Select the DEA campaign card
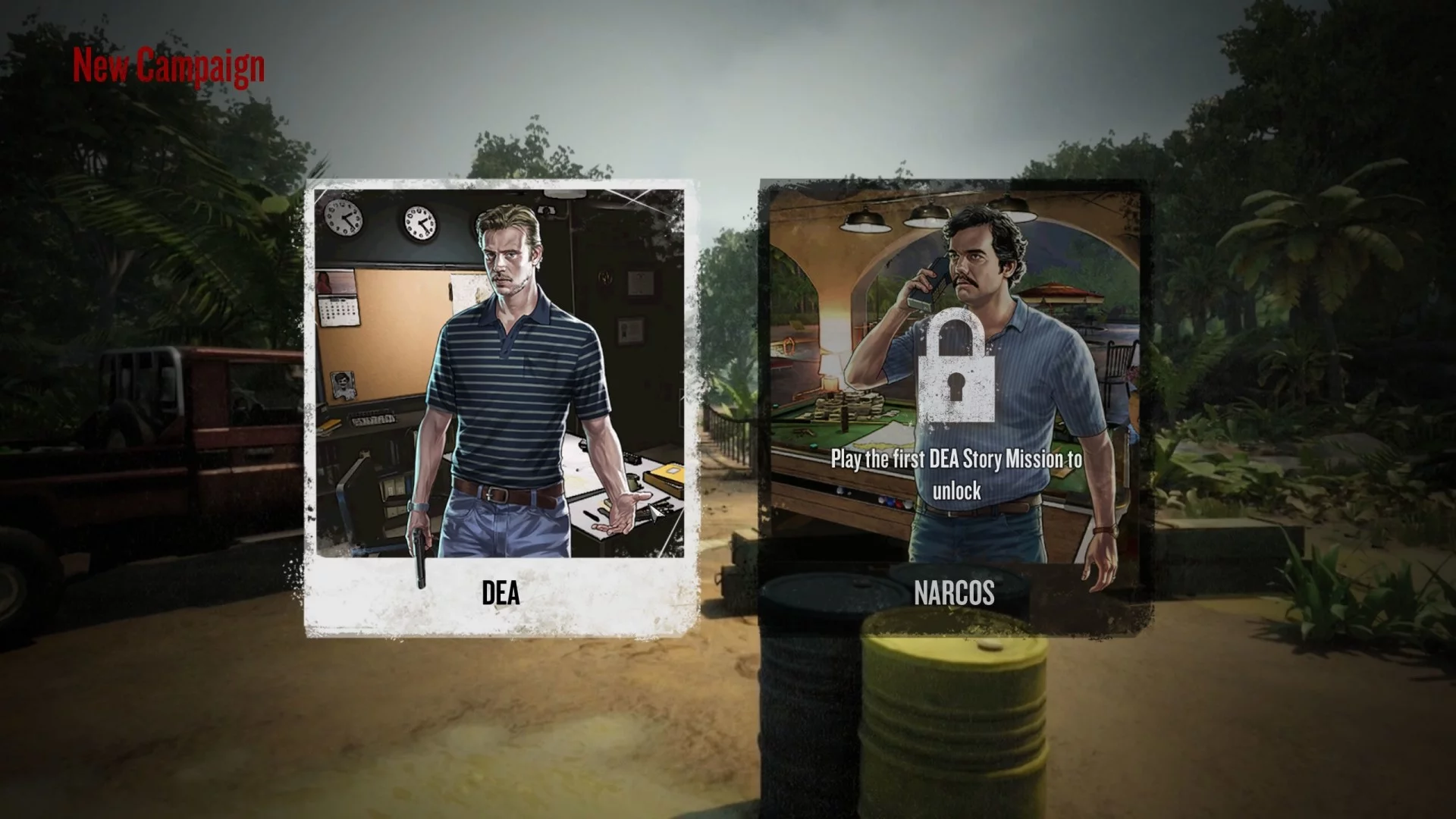Viewport: 1456px width, 819px height. [x=500, y=409]
